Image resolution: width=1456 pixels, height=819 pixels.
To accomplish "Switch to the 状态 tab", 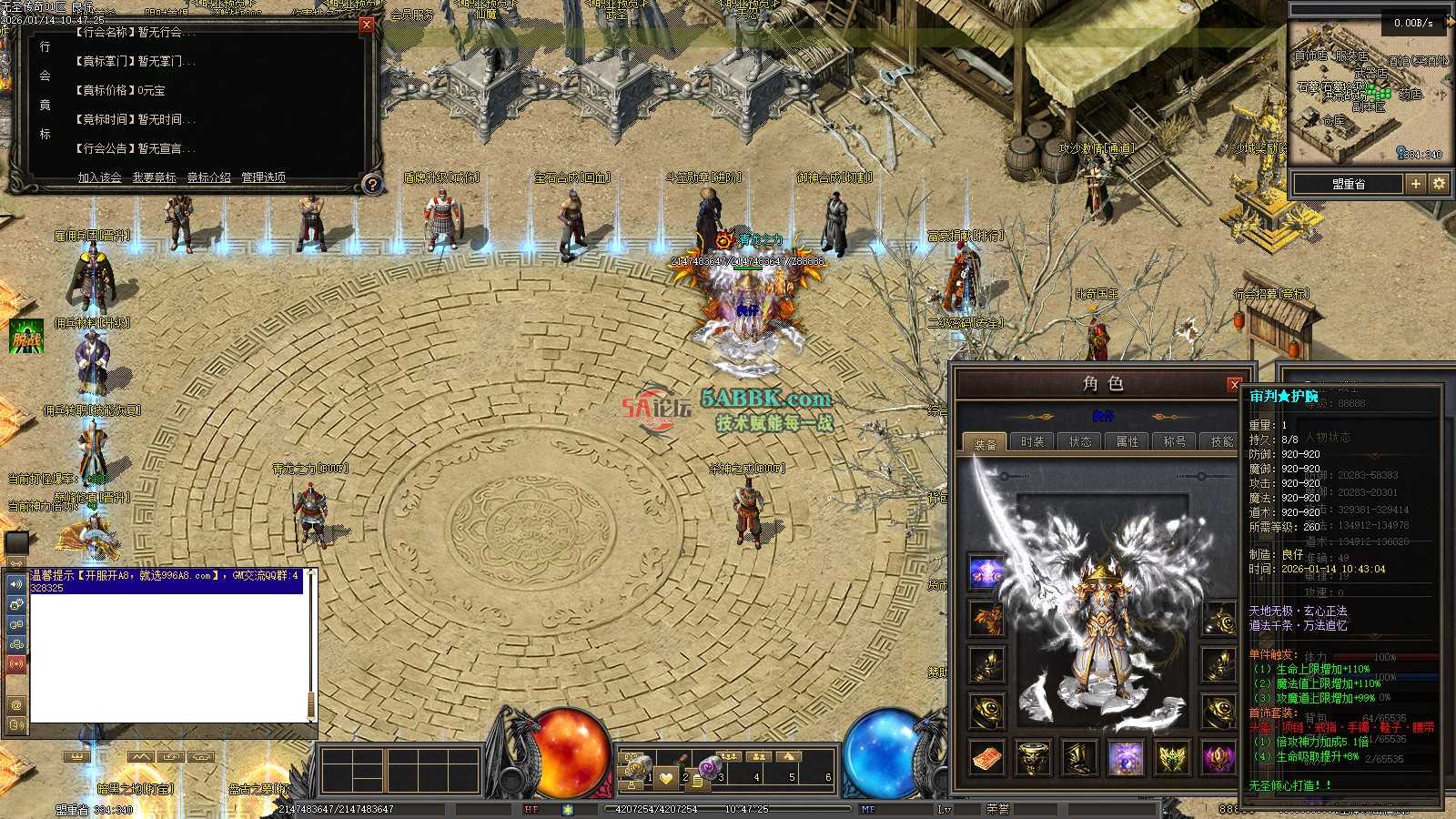I will (1079, 442).
